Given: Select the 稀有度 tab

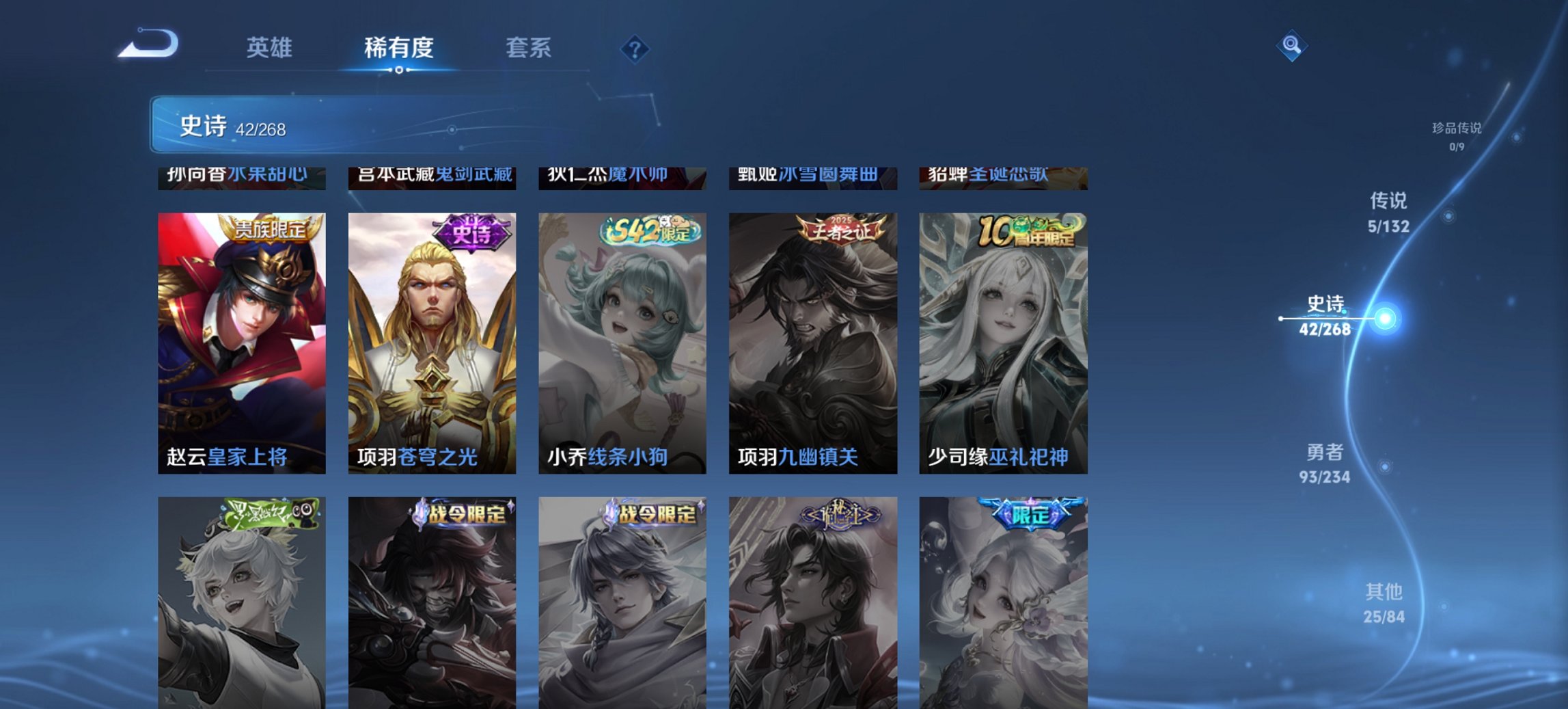Looking at the screenshot, I should tap(398, 48).
